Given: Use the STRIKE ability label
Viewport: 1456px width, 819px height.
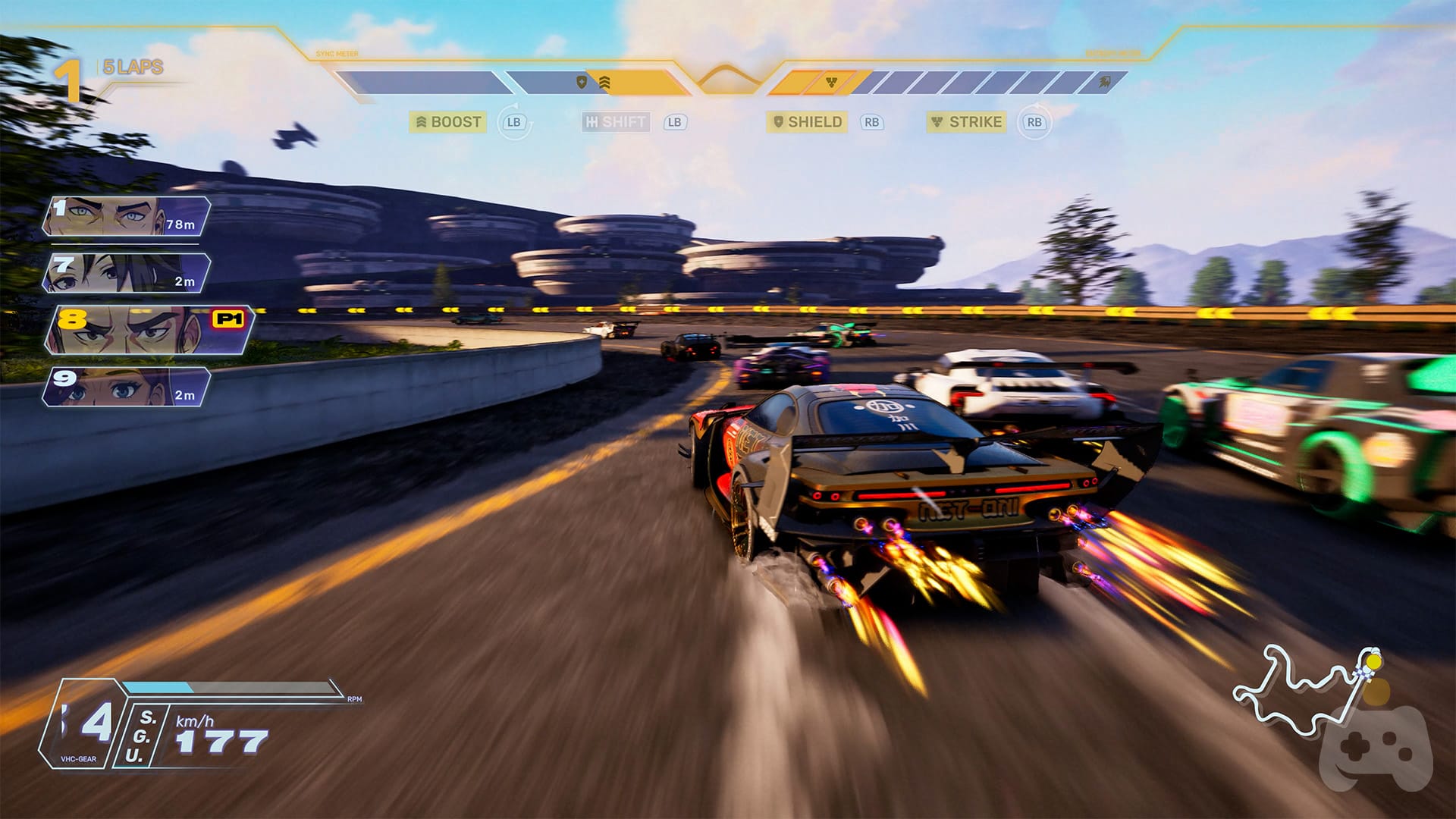Looking at the screenshot, I should point(967,122).
